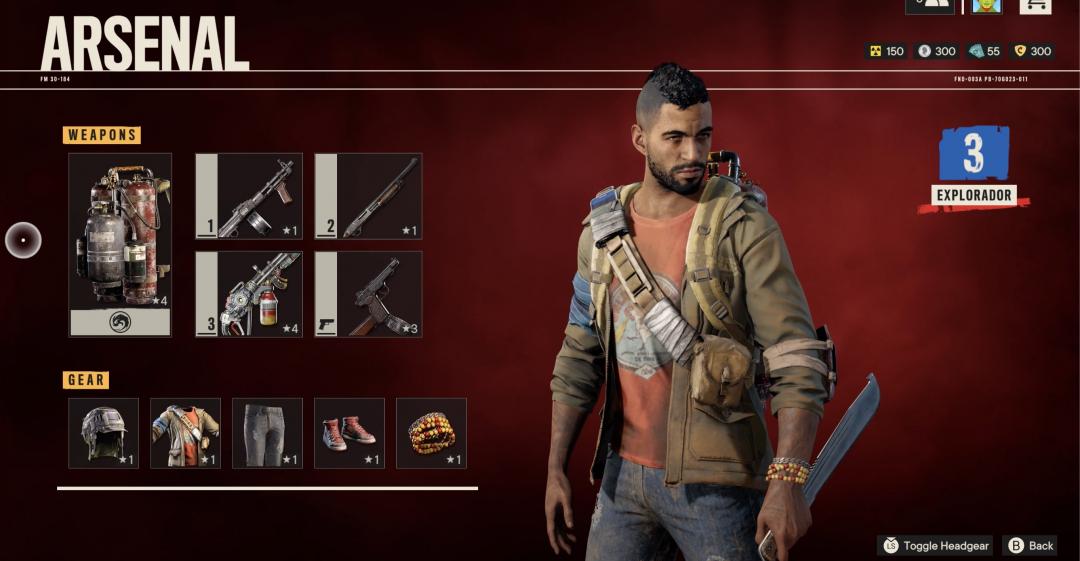Click the round cursor button at left edge
Image resolution: width=1080 pixels, height=561 pixels.
23,240
